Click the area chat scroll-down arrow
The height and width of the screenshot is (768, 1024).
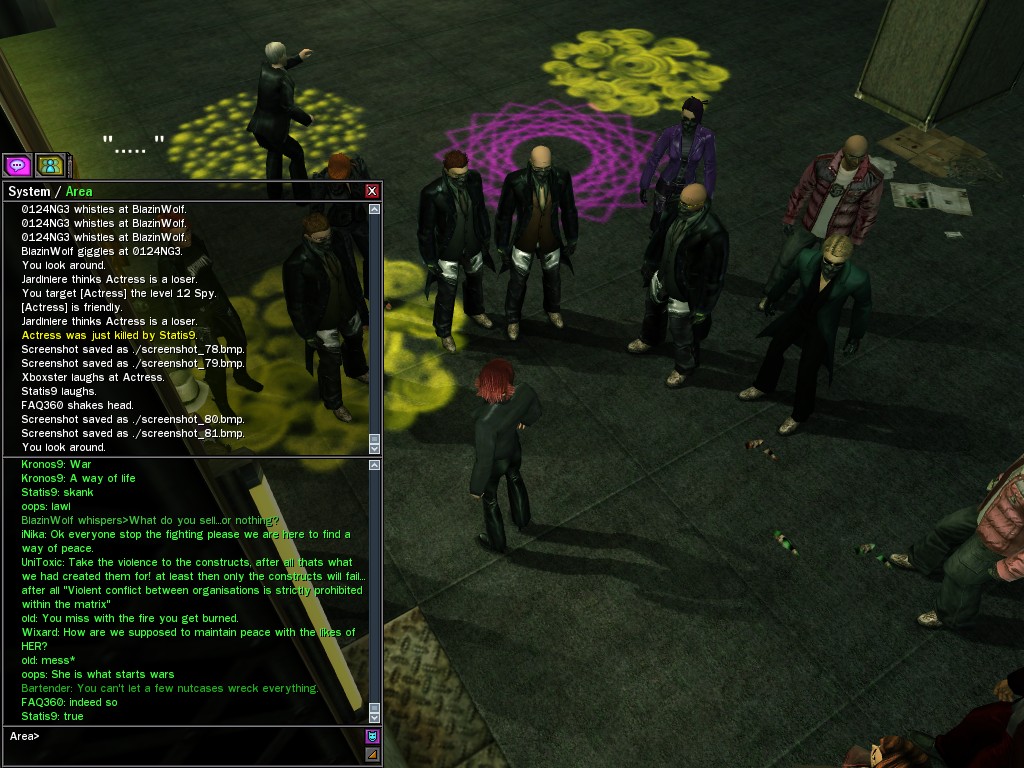375,716
